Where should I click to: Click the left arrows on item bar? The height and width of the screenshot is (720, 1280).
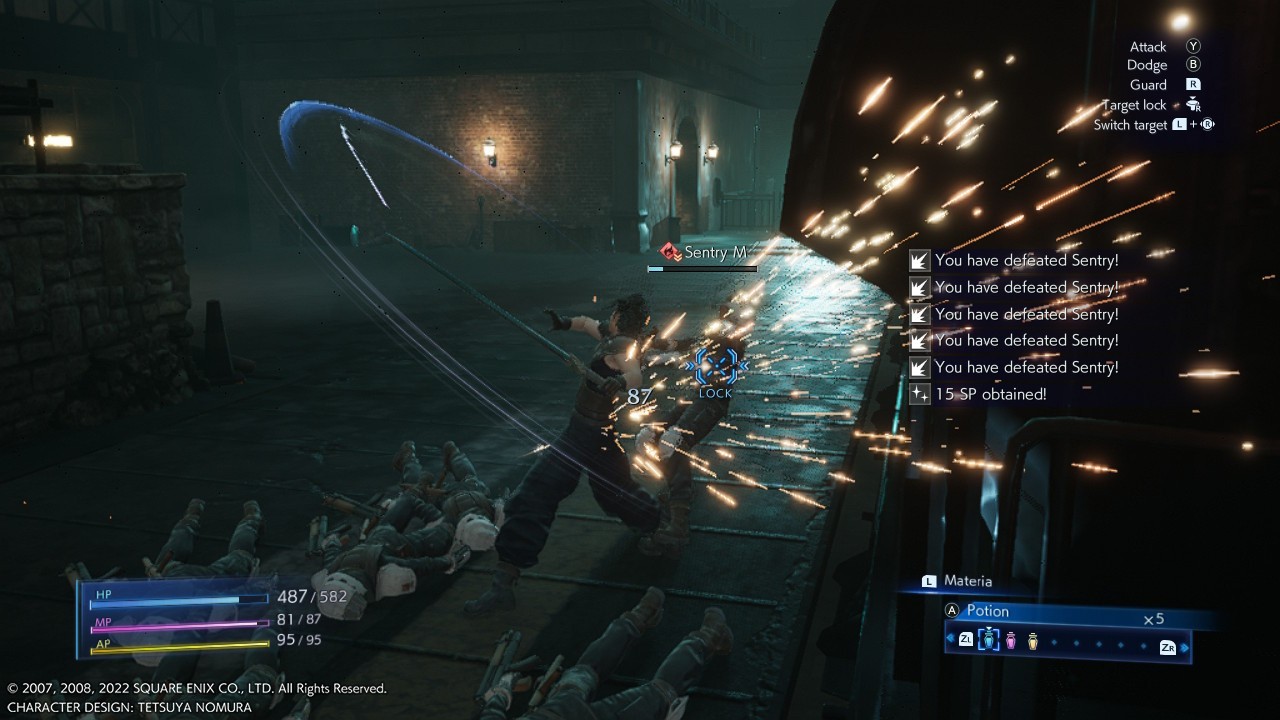point(949,639)
